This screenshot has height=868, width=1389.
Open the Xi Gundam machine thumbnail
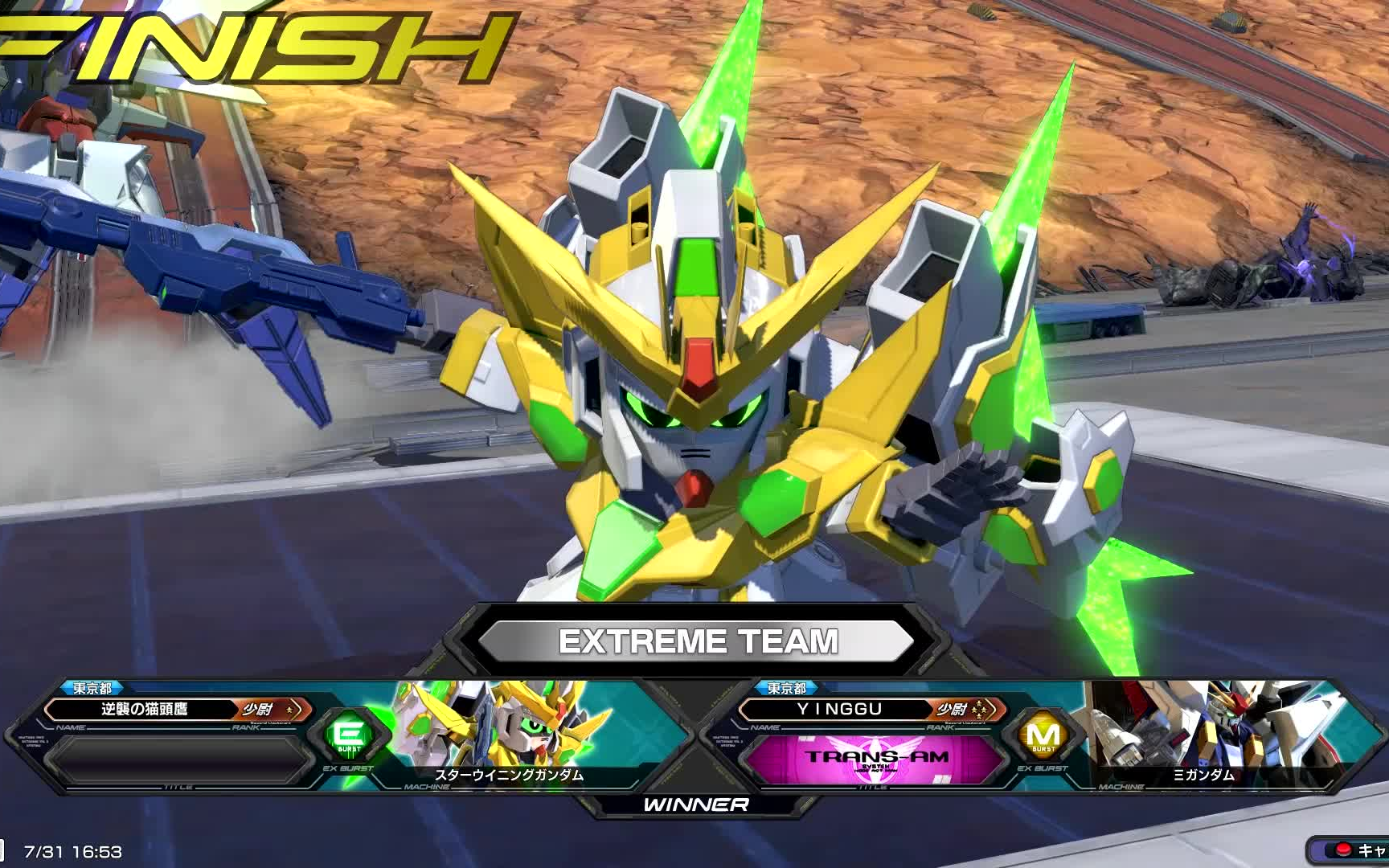coord(1203,733)
